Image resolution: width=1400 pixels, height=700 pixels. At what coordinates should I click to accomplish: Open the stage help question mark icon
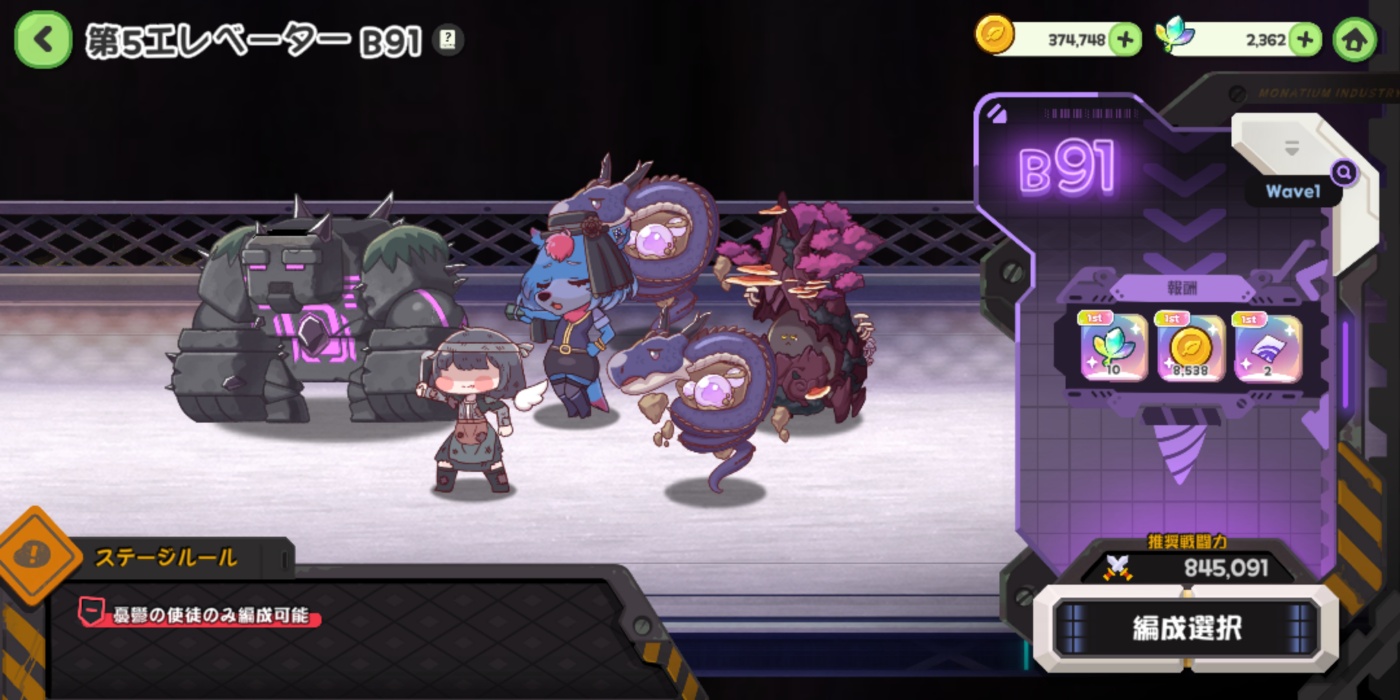click(x=448, y=40)
